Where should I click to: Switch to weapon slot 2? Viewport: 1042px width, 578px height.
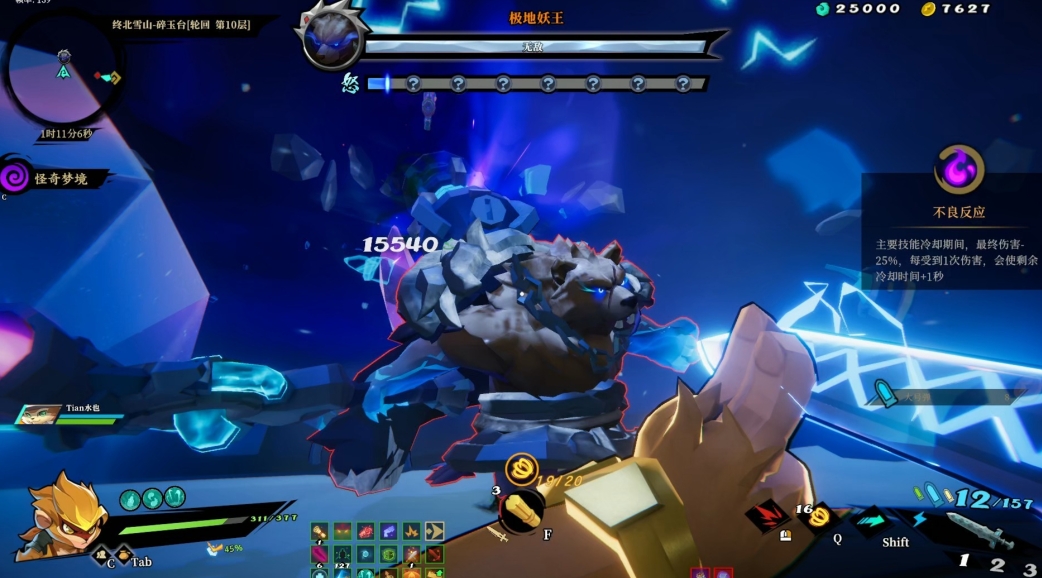click(997, 564)
